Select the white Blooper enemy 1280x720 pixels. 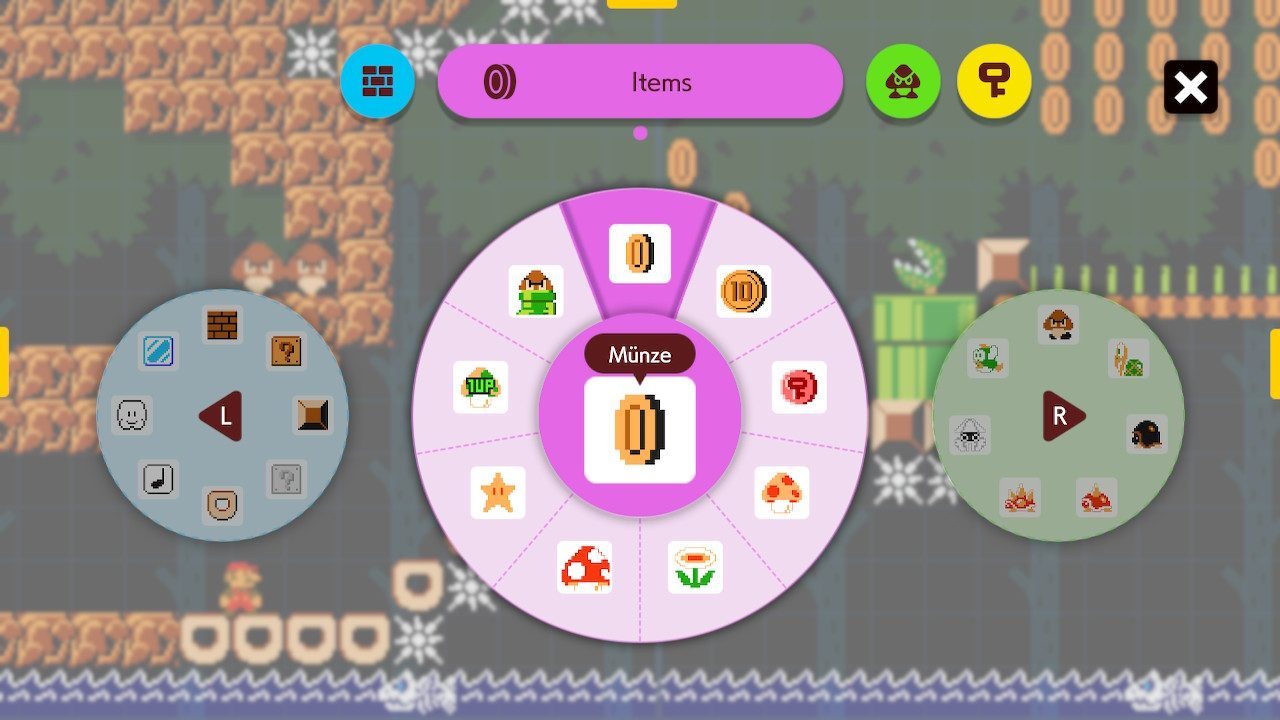[x=969, y=435]
